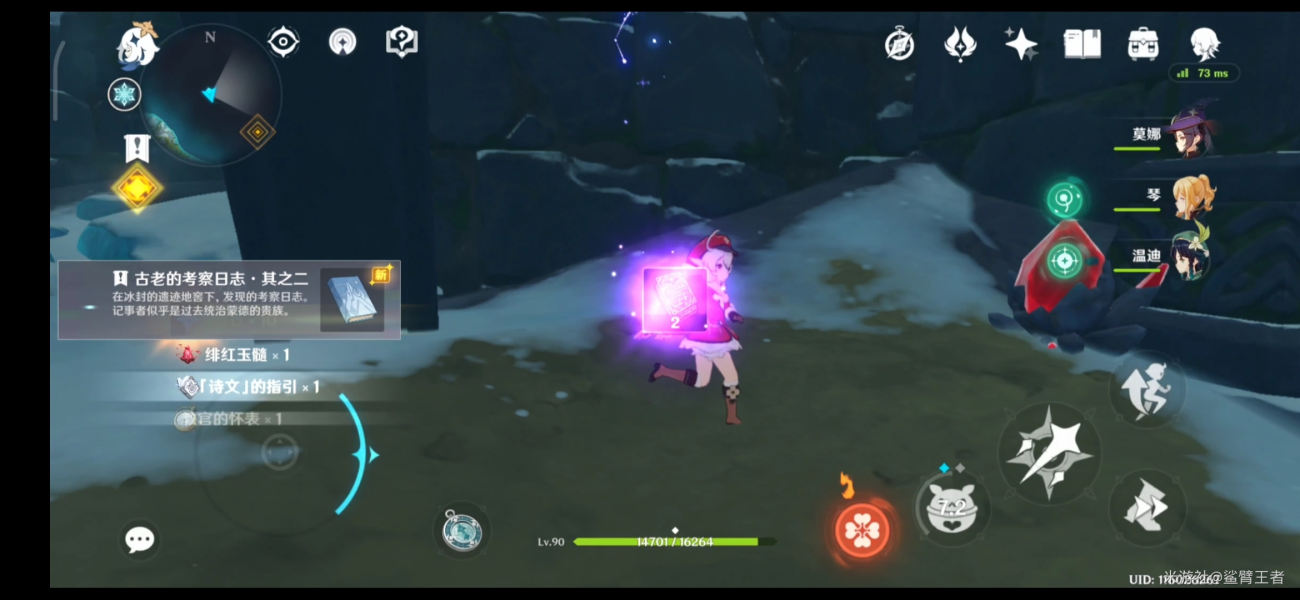Use the pocket watch gadget button

point(462,531)
